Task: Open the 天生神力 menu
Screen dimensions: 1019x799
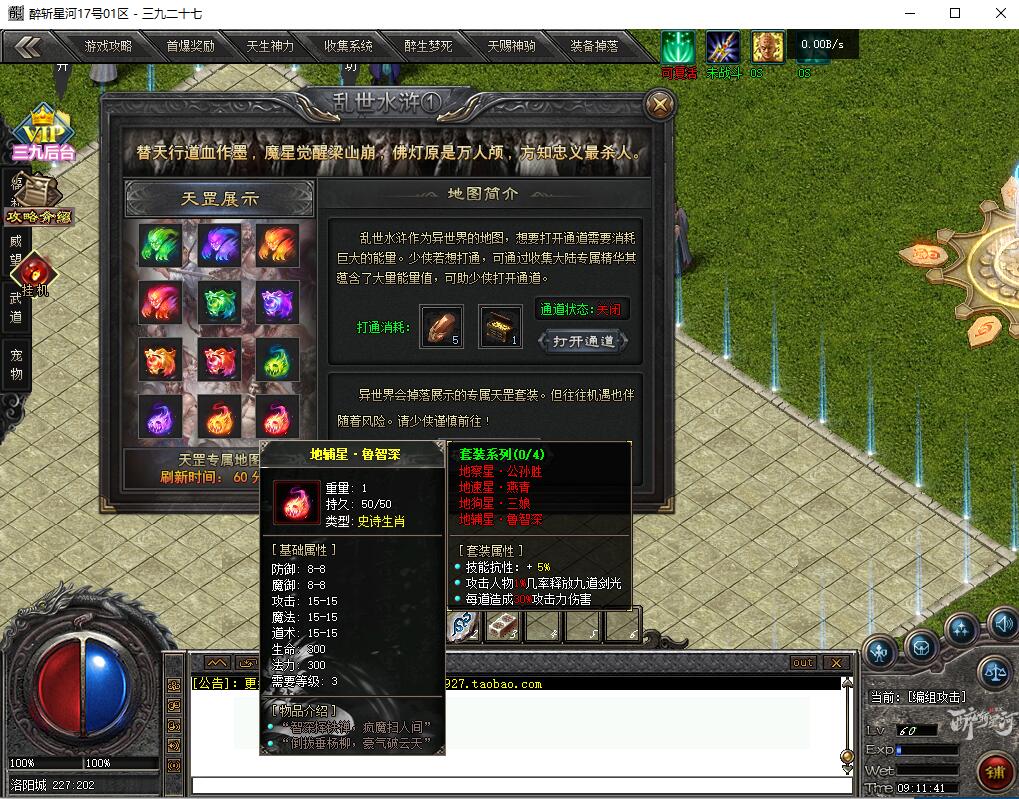Action: 270,46
